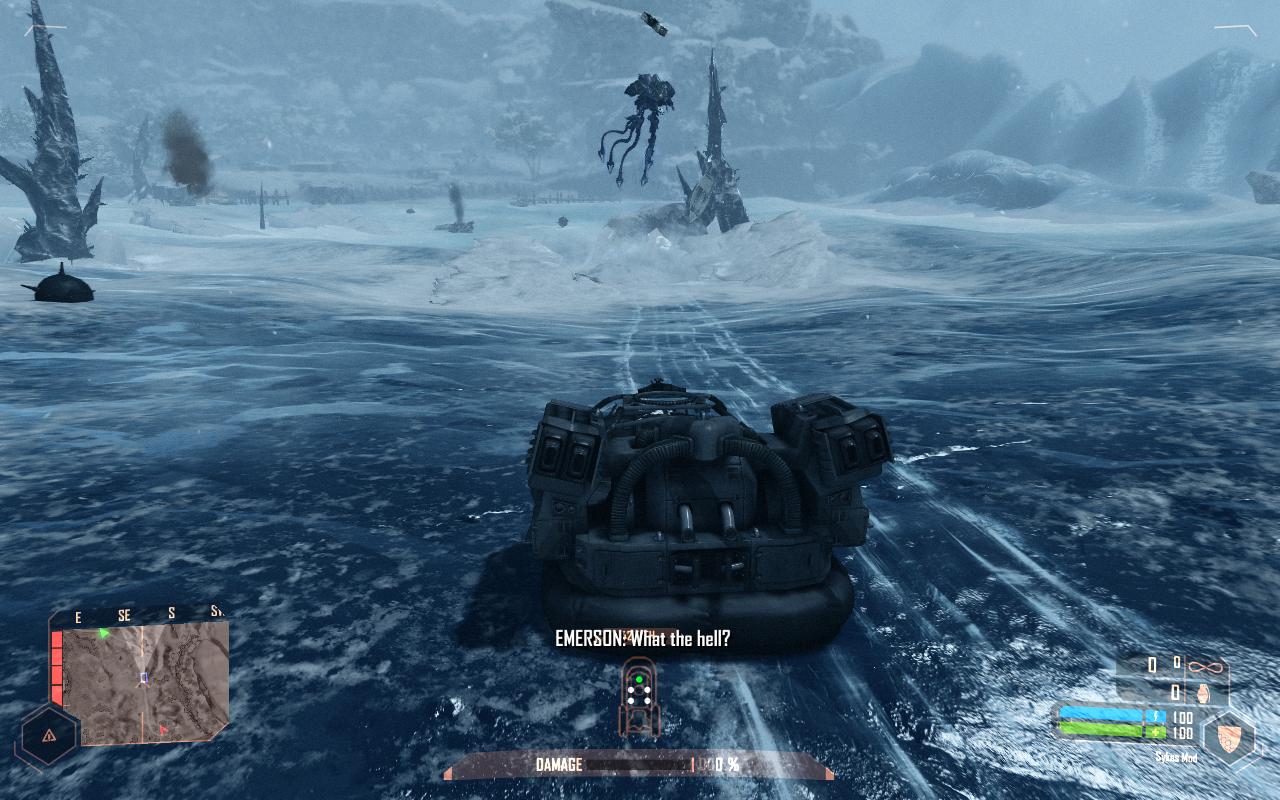Select the warning triangle hexagon icon
Image resolution: width=1280 pixels, height=800 pixels.
(x=46, y=735)
